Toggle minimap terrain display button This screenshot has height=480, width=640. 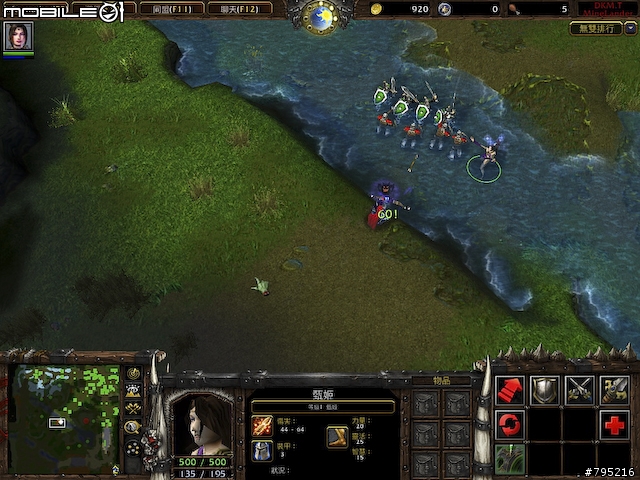pos(133,391)
